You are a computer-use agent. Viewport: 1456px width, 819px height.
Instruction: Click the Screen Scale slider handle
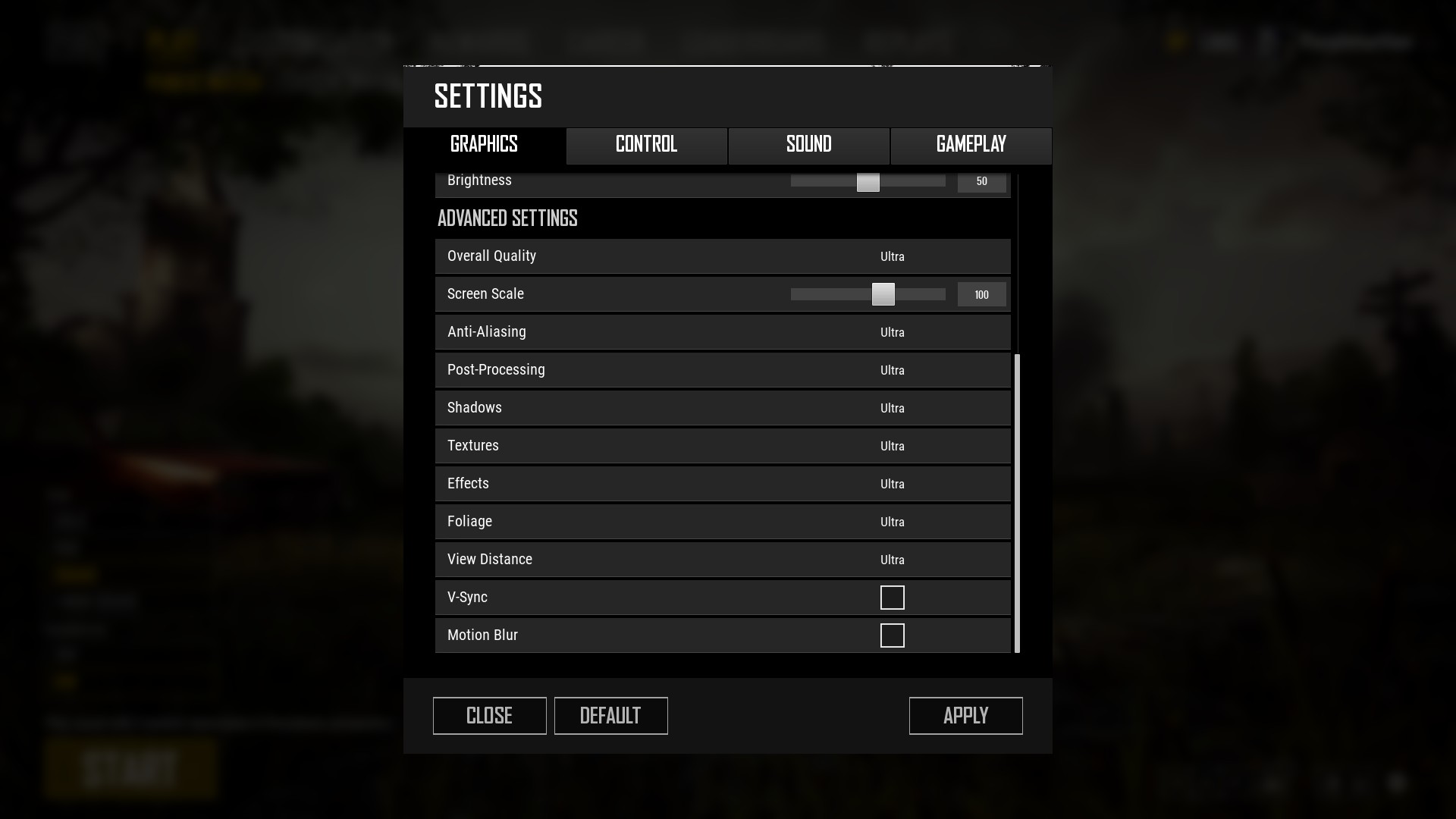[883, 294]
